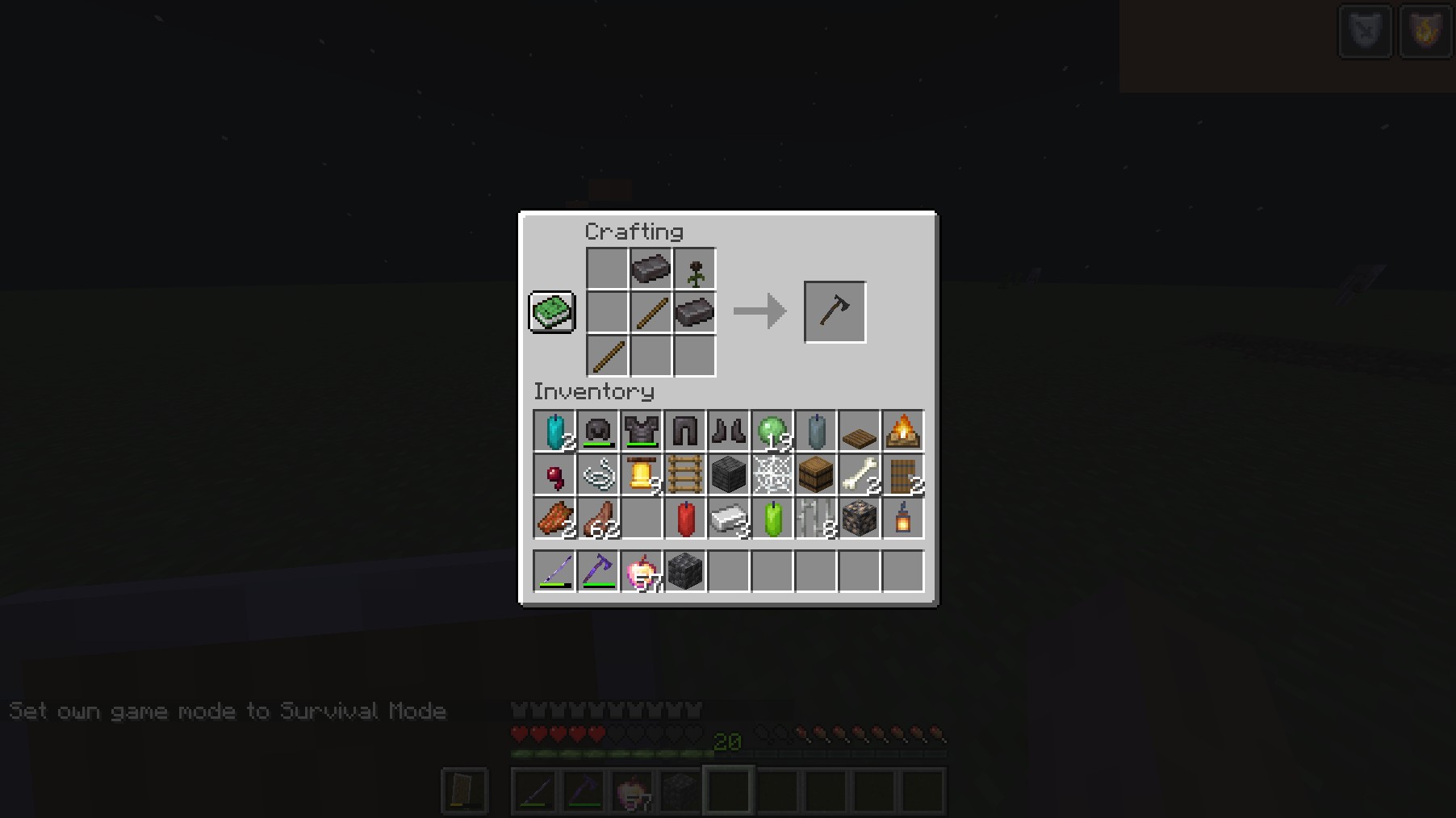The image size is (1456, 818).
Task: Pick up the ladder item
Action: tap(685, 475)
